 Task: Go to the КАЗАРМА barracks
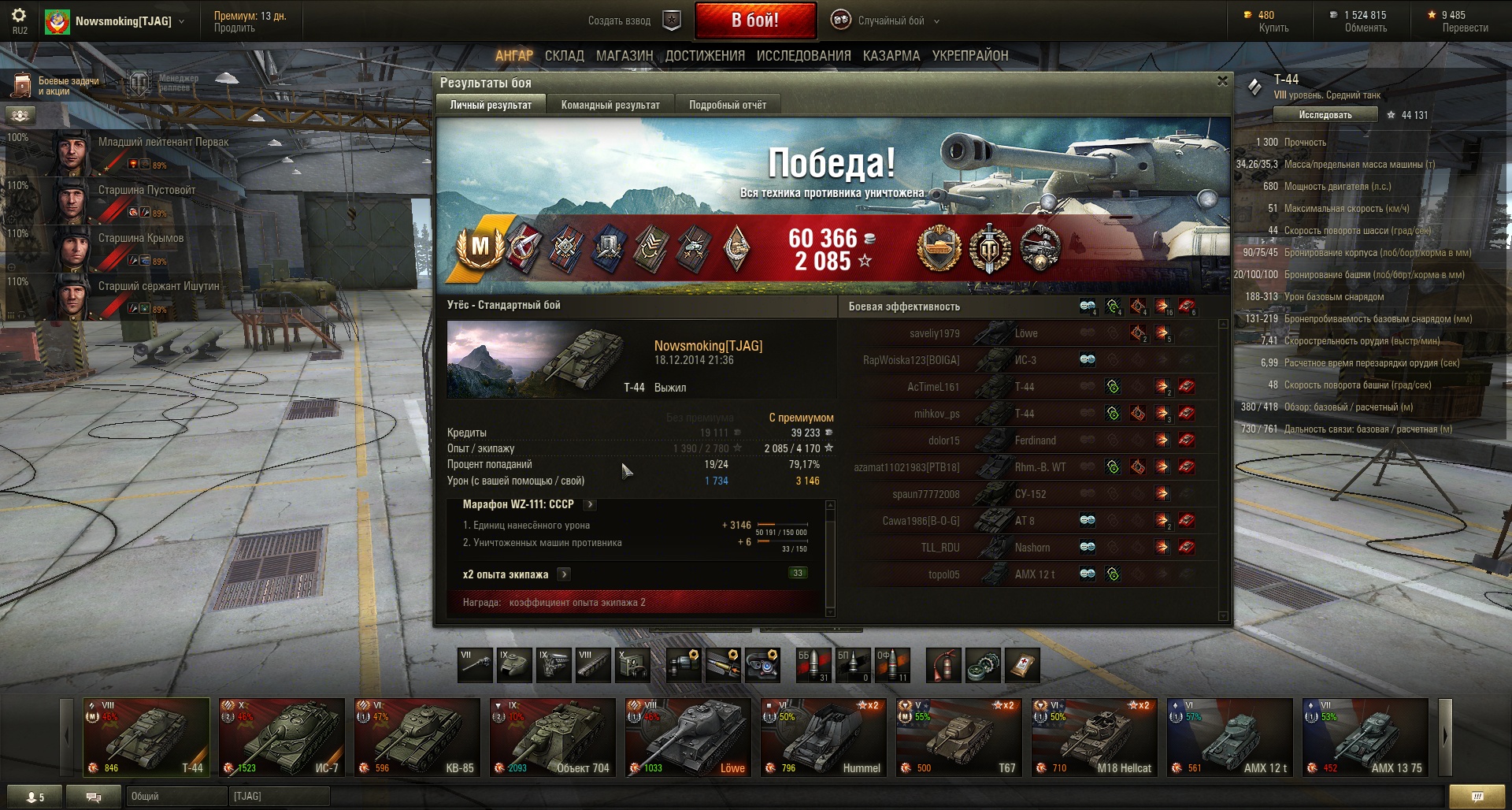[x=891, y=56]
